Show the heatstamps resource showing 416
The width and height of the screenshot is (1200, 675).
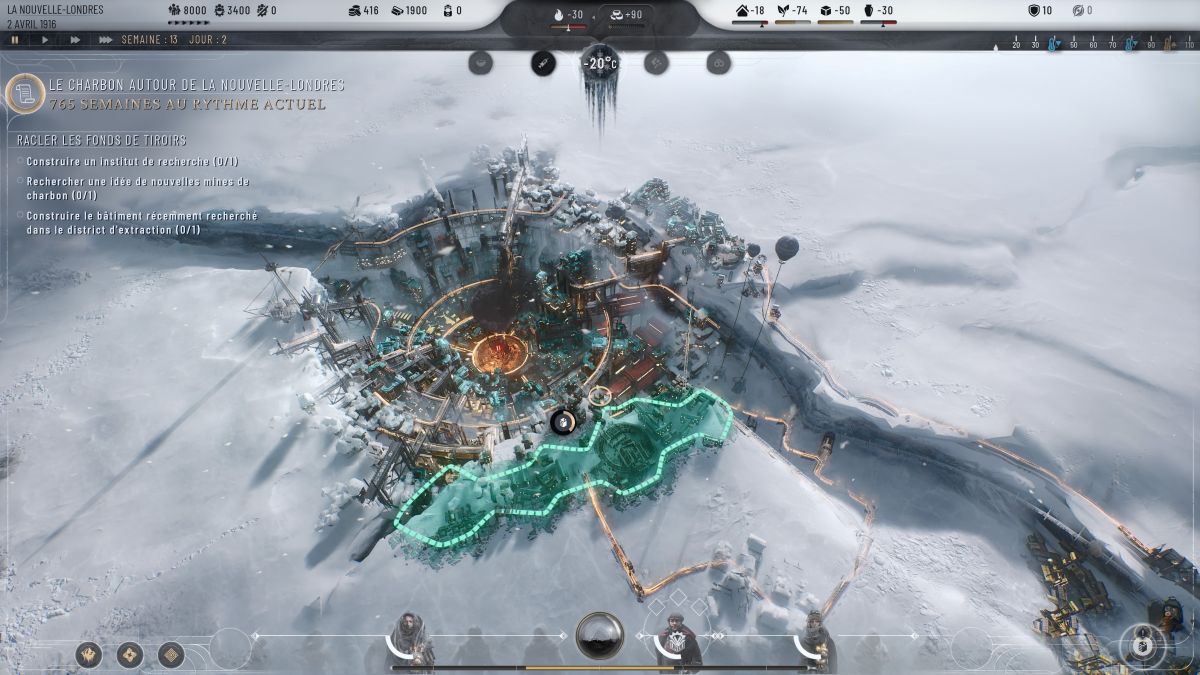click(365, 11)
